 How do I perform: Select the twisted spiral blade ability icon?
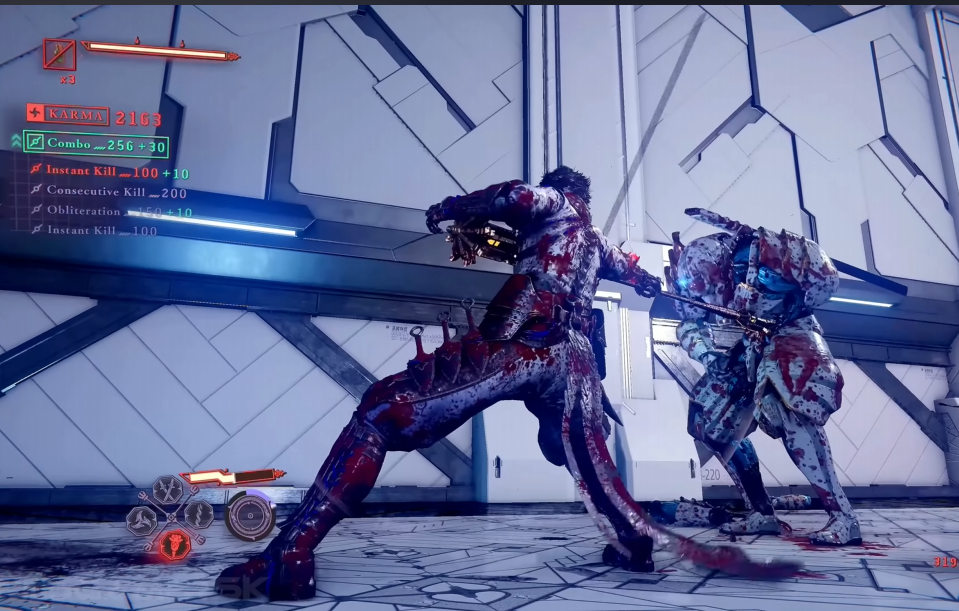coord(199,515)
